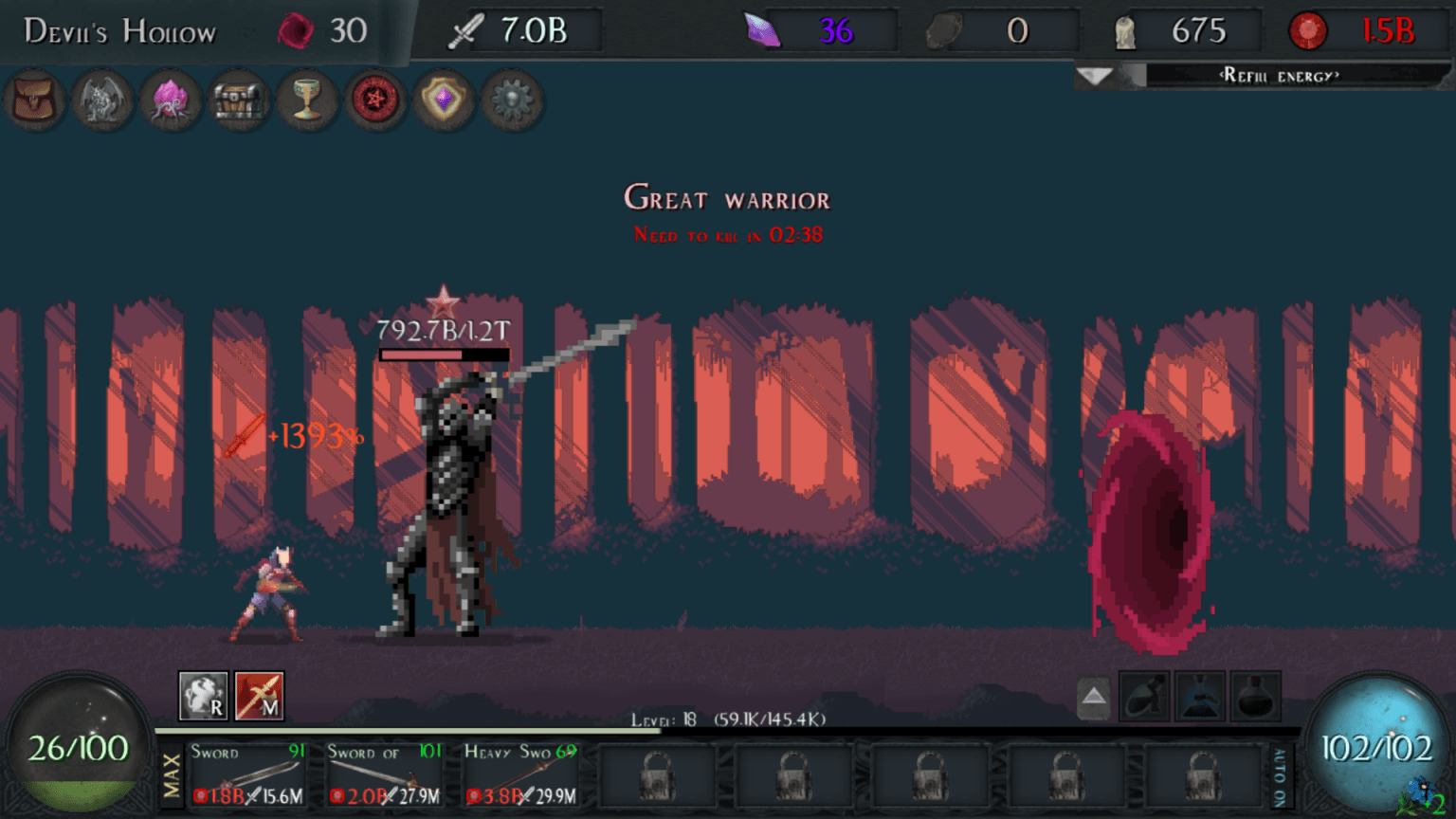Expand the potion bar with the triangle
1456x819 pixels.
(1092, 697)
